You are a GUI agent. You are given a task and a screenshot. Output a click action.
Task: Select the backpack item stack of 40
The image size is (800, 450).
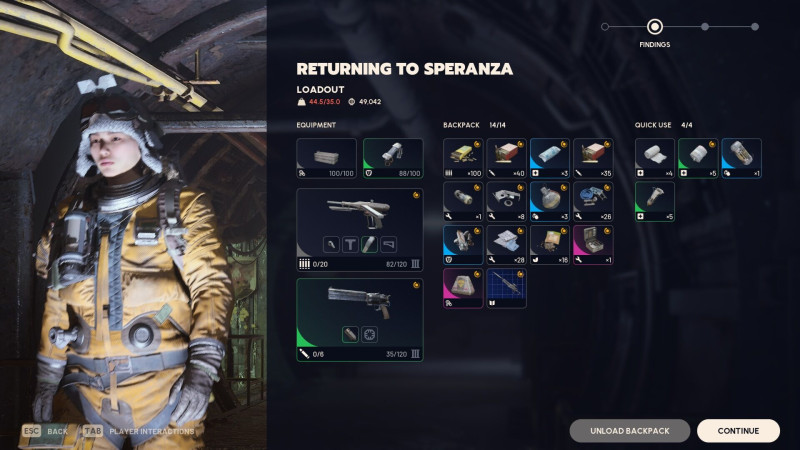(x=506, y=158)
